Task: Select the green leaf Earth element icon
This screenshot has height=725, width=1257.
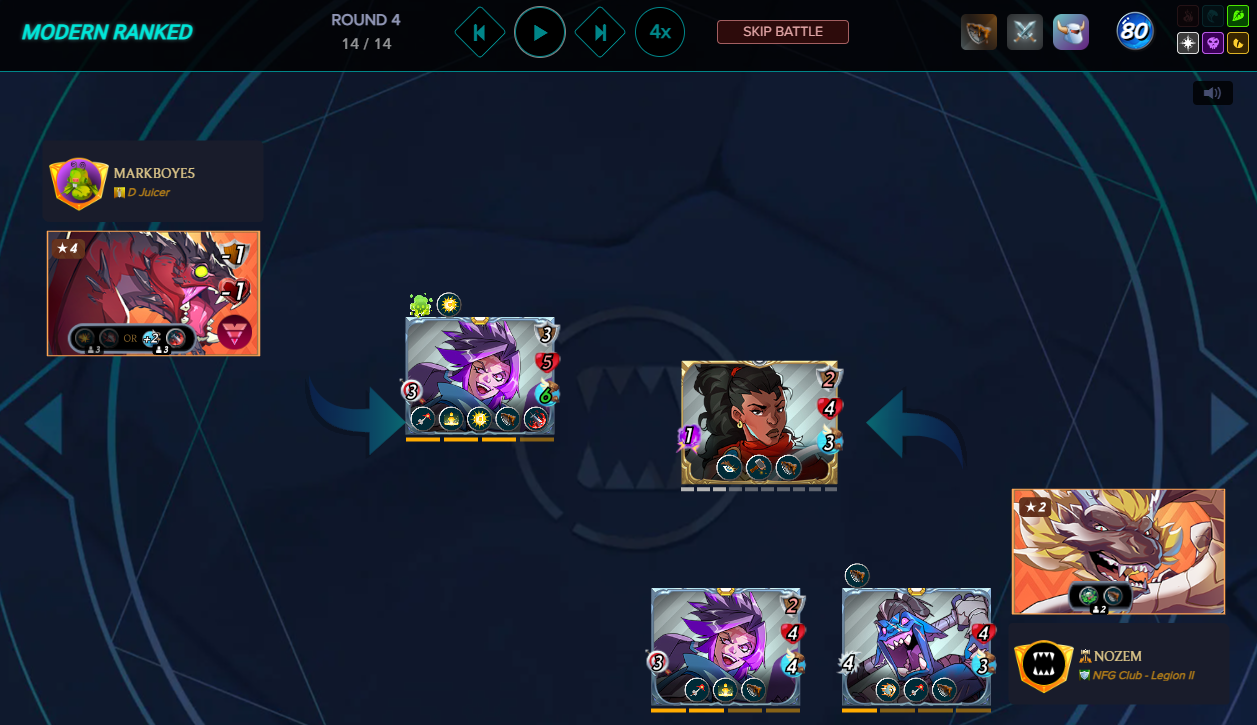Action: 1236,16
